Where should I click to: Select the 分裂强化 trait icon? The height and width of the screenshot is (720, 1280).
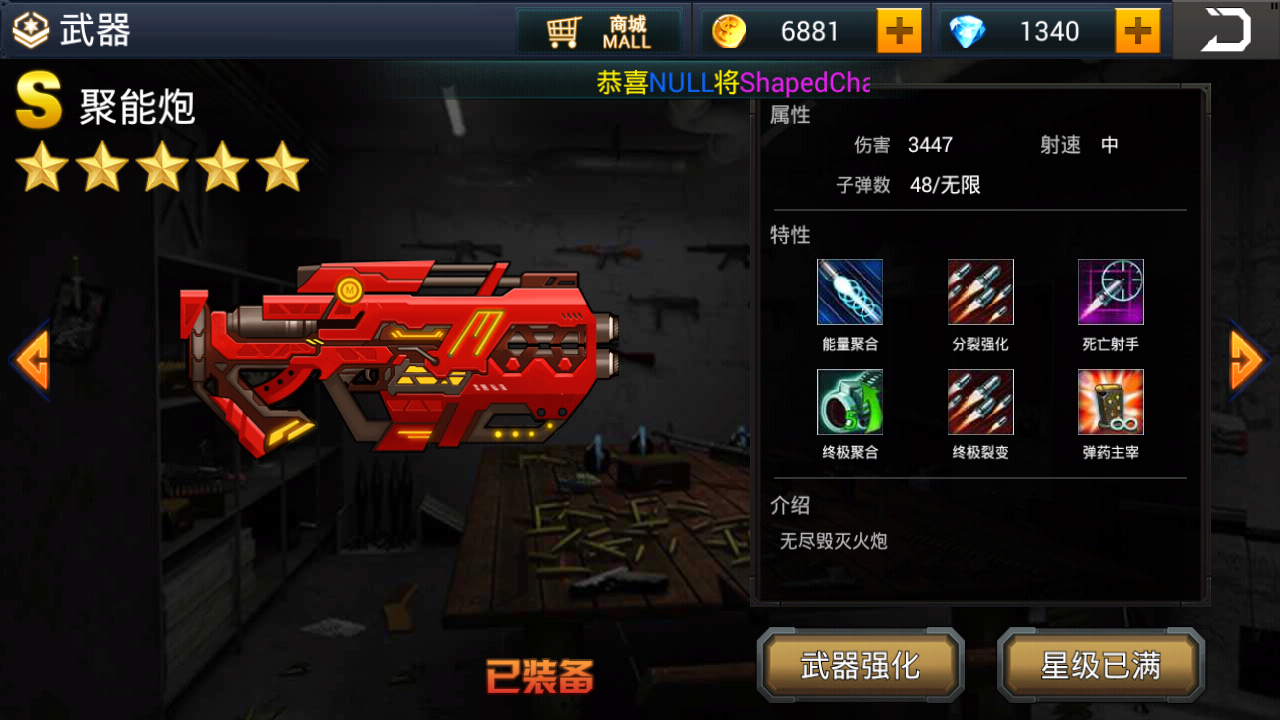point(980,292)
